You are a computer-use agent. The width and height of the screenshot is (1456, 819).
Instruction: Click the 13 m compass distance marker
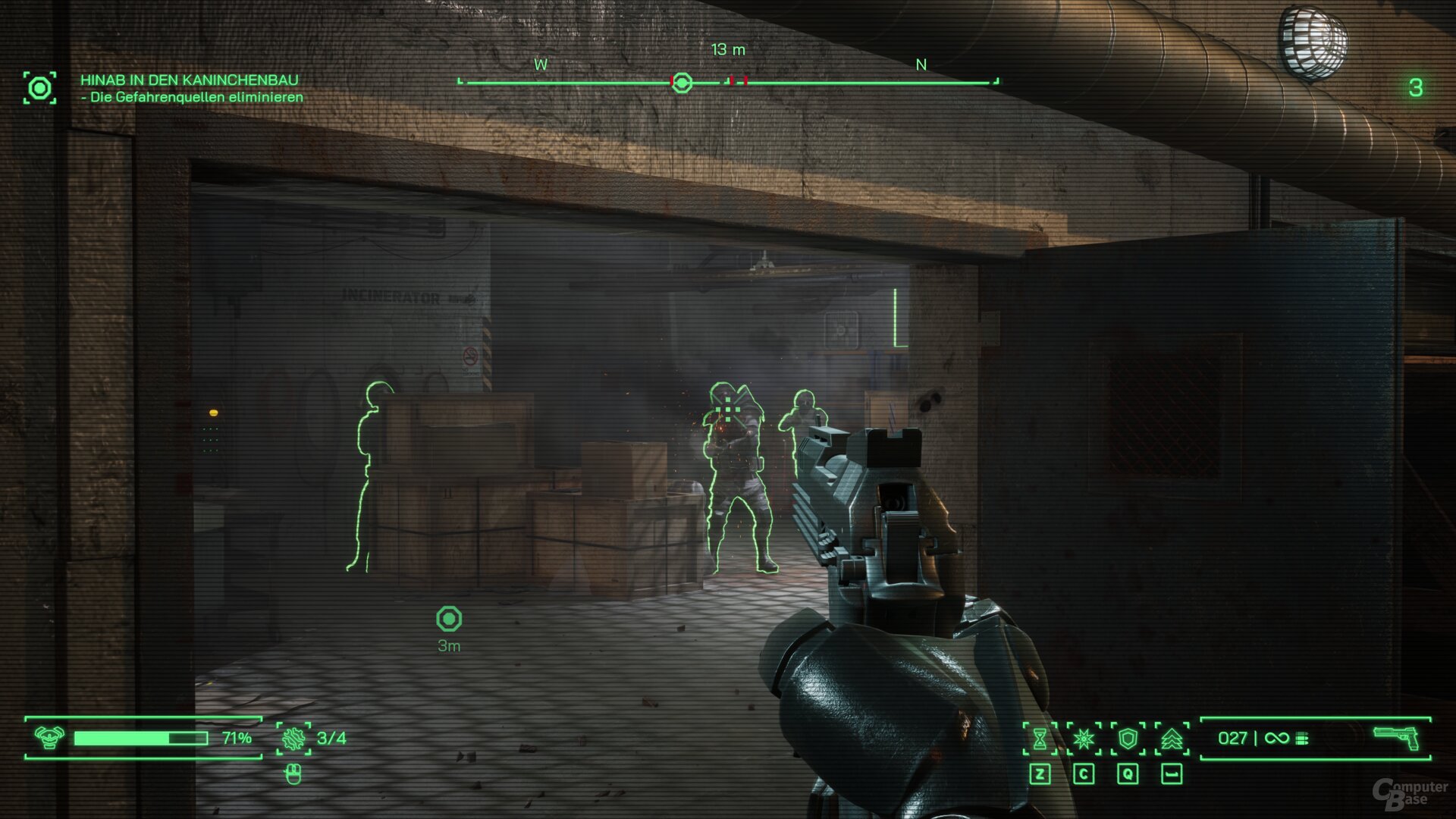[728, 49]
